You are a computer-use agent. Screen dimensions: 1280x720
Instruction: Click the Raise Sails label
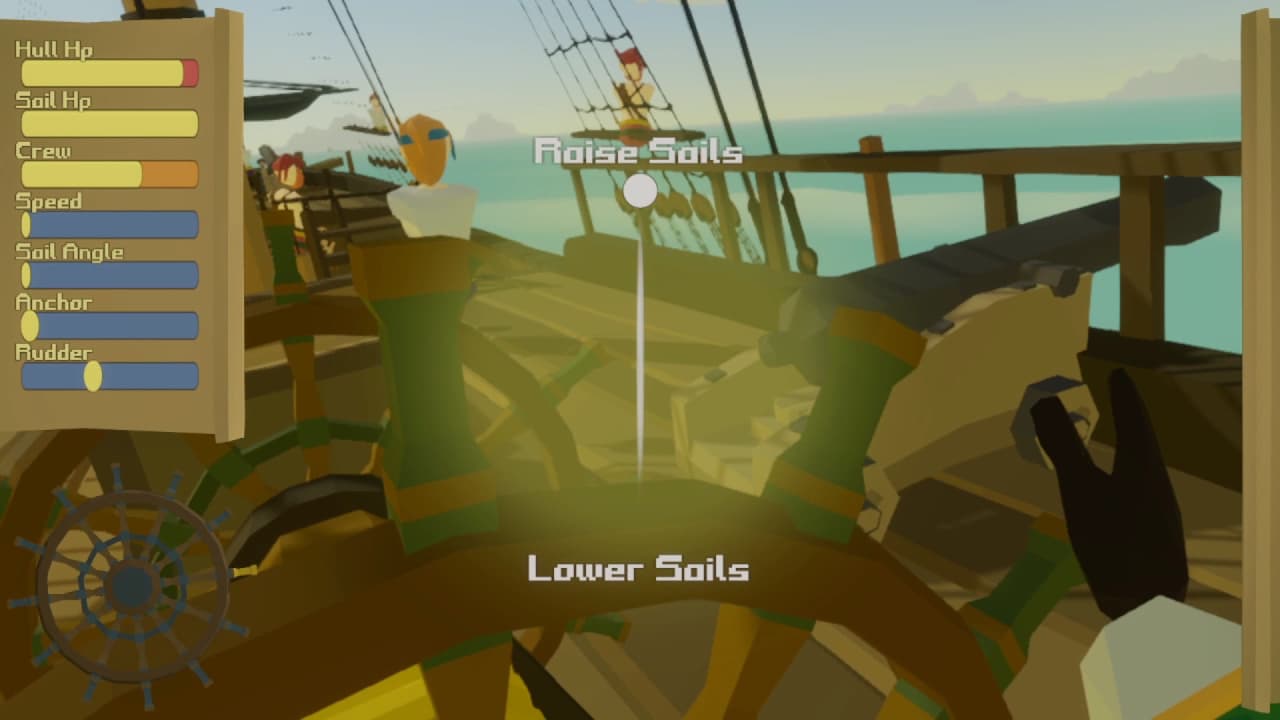[x=638, y=152]
